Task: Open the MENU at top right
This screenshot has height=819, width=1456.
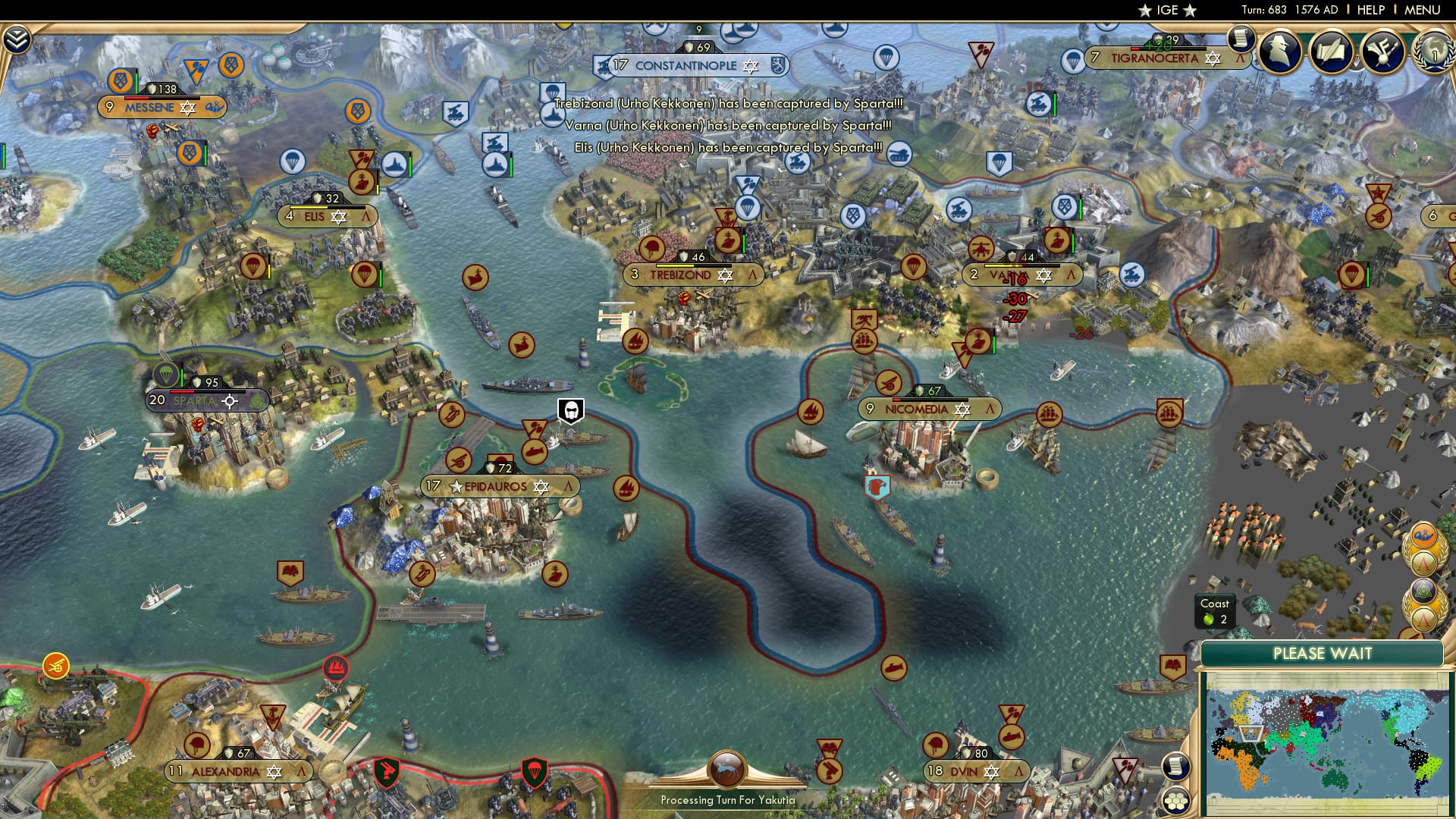Action: [1428, 10]
